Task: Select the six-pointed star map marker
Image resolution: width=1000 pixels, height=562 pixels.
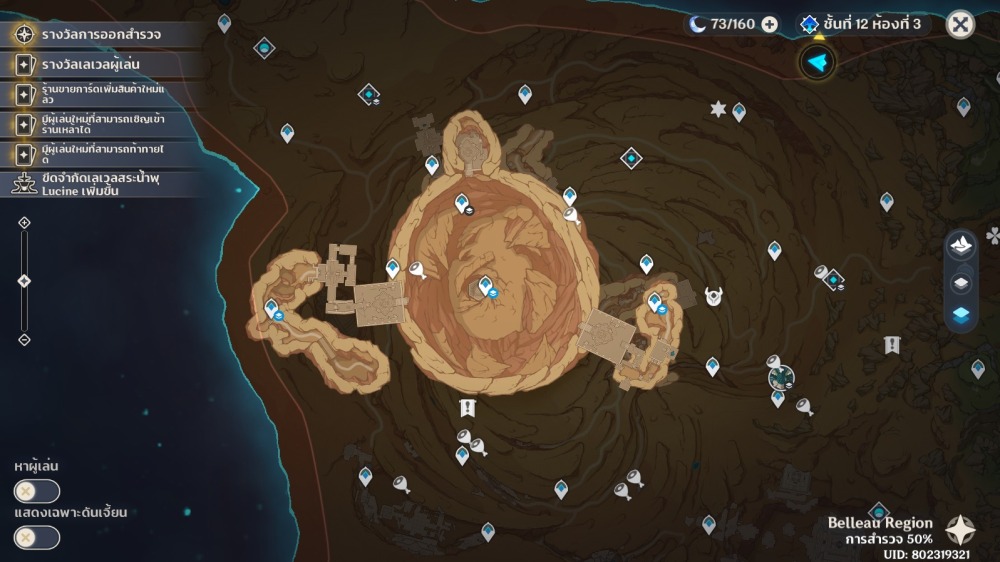Action: coord(718,109)
